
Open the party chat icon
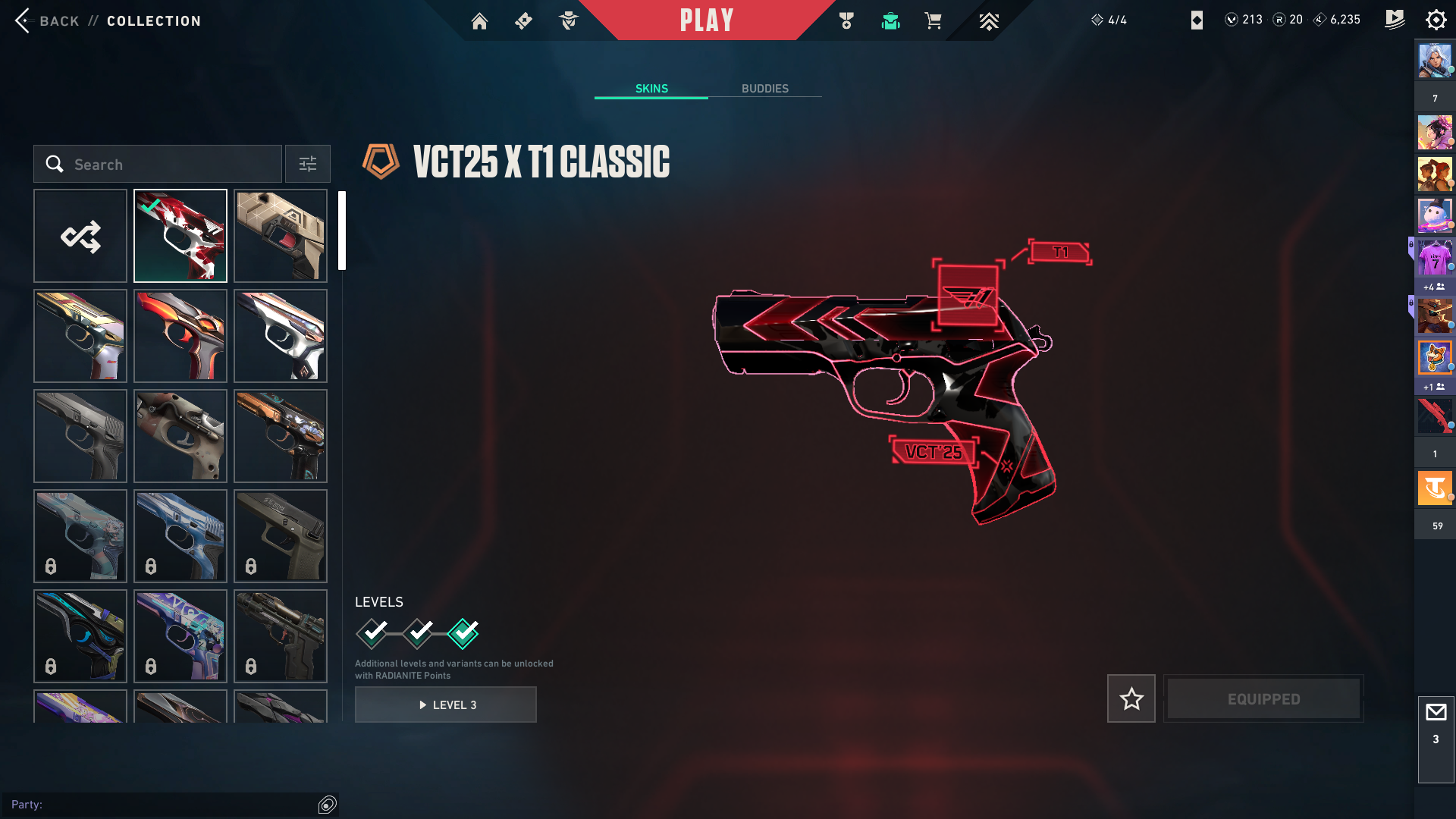pos(328,805)
